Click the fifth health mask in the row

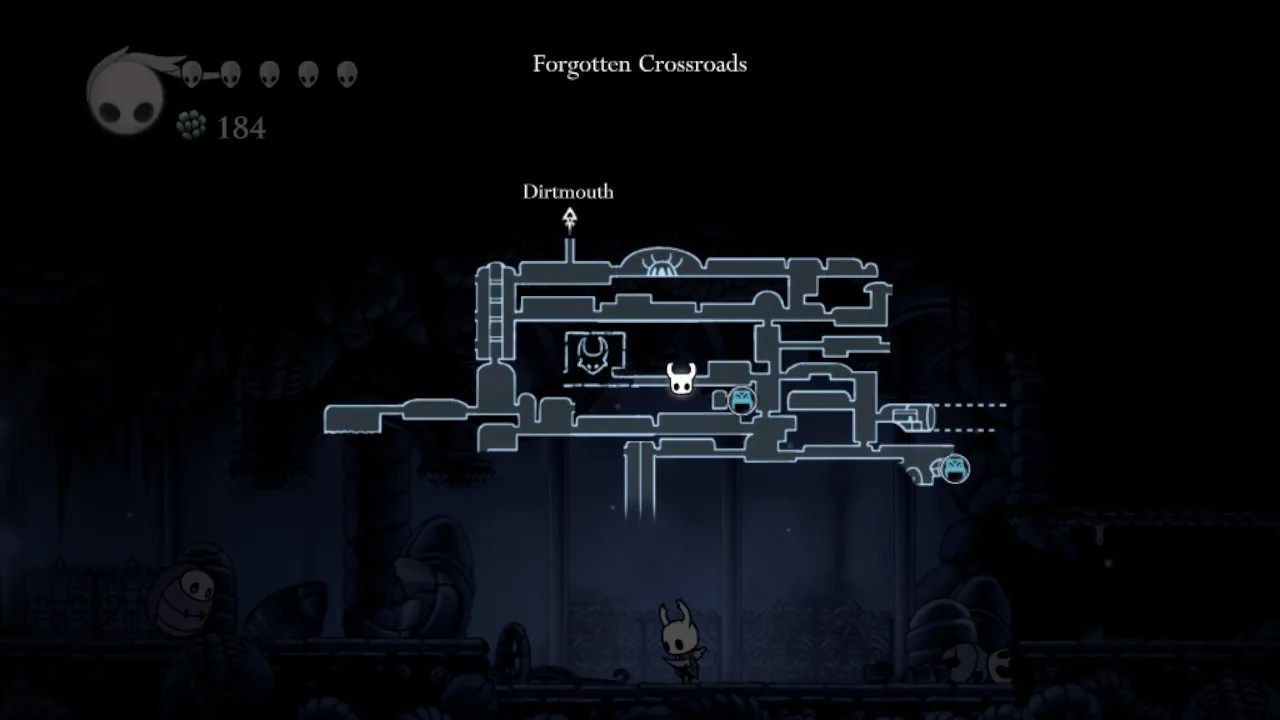click(x=347, y=73)
